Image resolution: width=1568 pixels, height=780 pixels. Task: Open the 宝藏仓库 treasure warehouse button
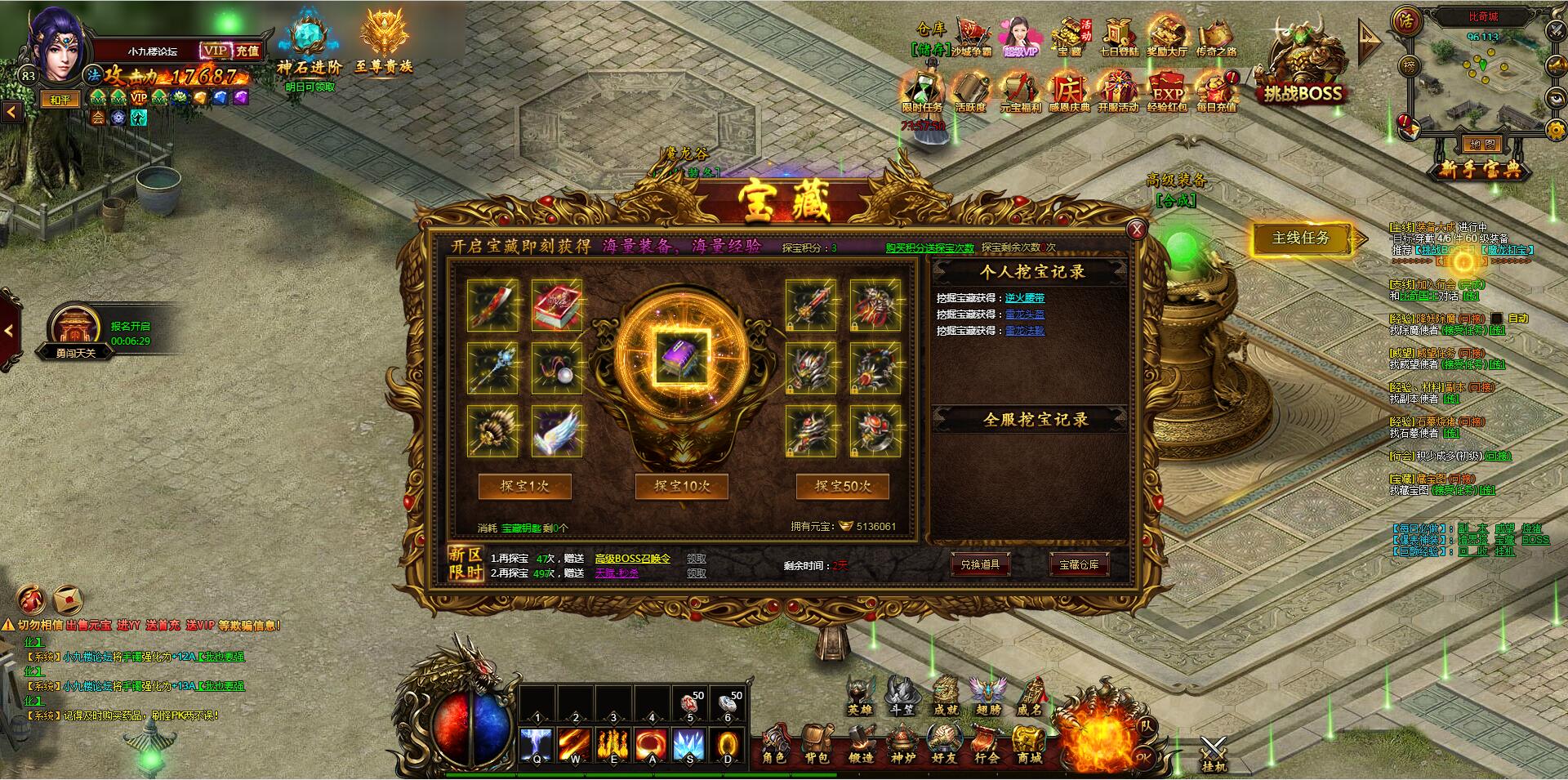[1078, 565]
